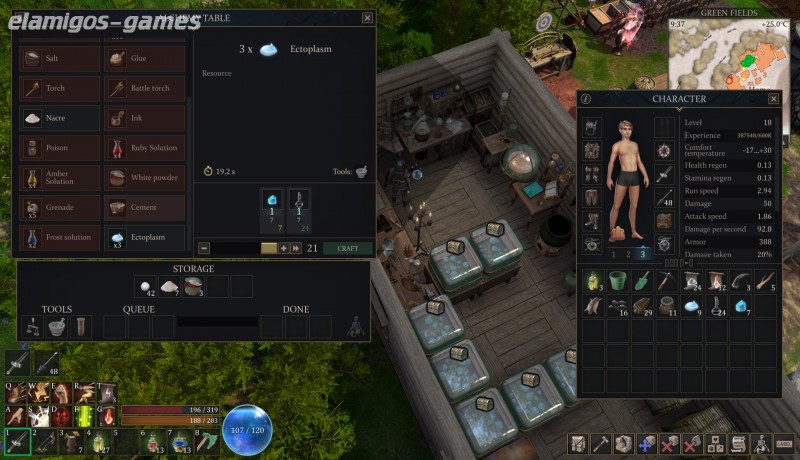Choose the Grenade recipe

click(x=58, y=207)
